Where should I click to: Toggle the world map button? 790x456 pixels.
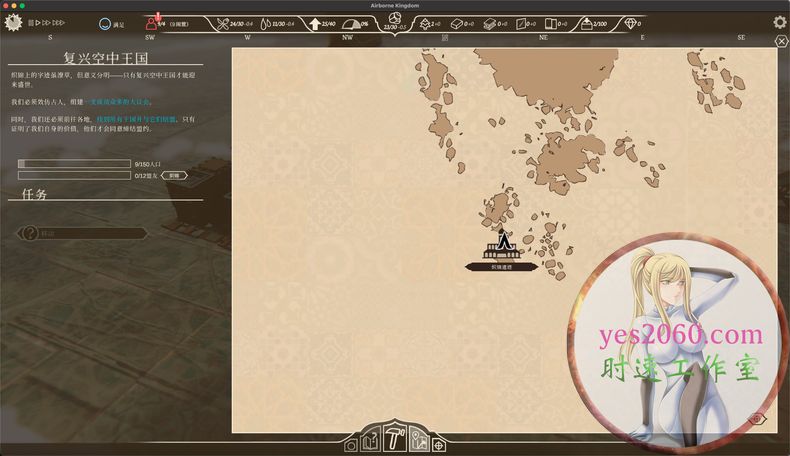418,441
